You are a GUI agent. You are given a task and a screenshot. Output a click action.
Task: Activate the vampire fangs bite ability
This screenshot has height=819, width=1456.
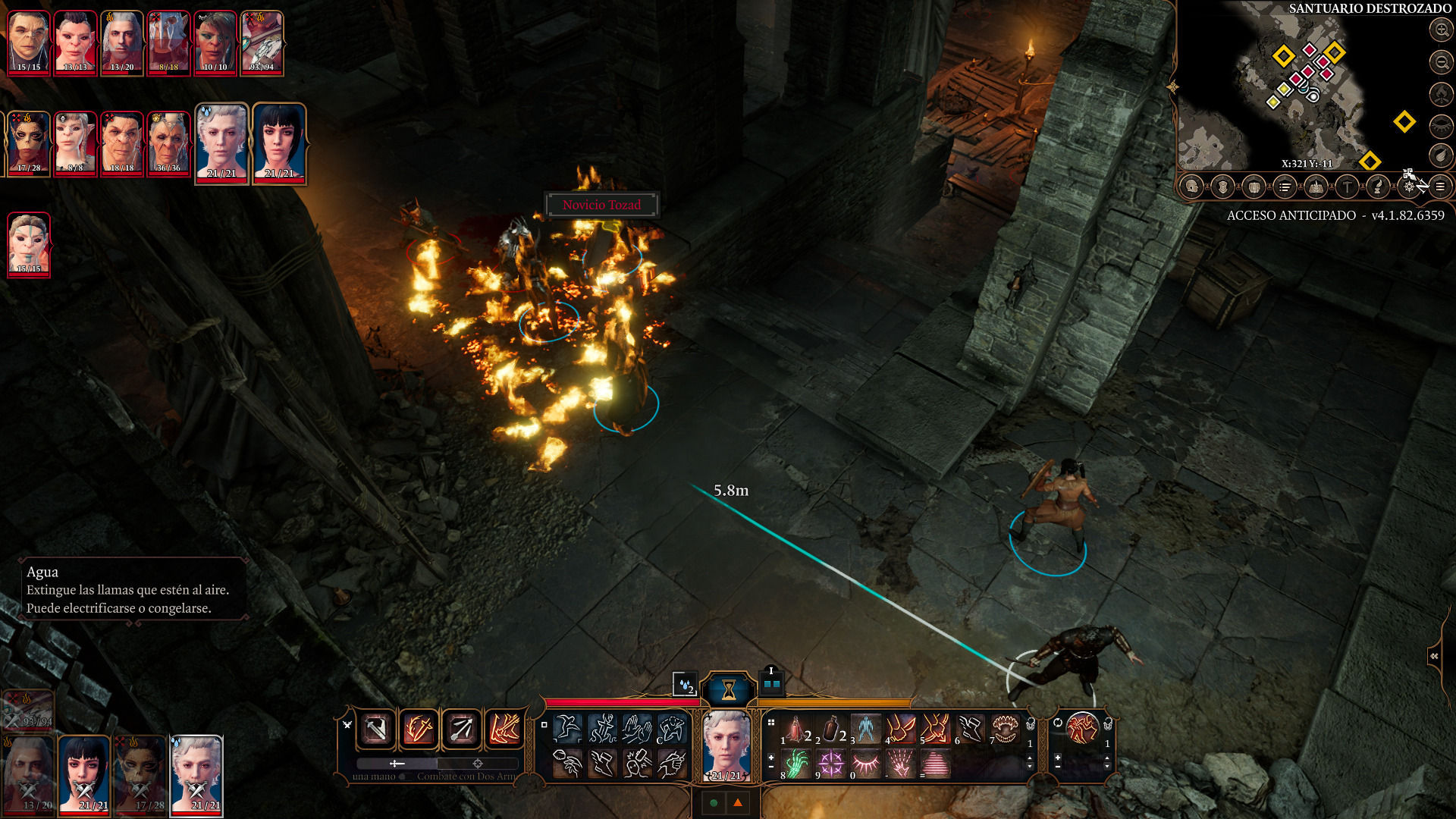click(x=1006, y=730)
